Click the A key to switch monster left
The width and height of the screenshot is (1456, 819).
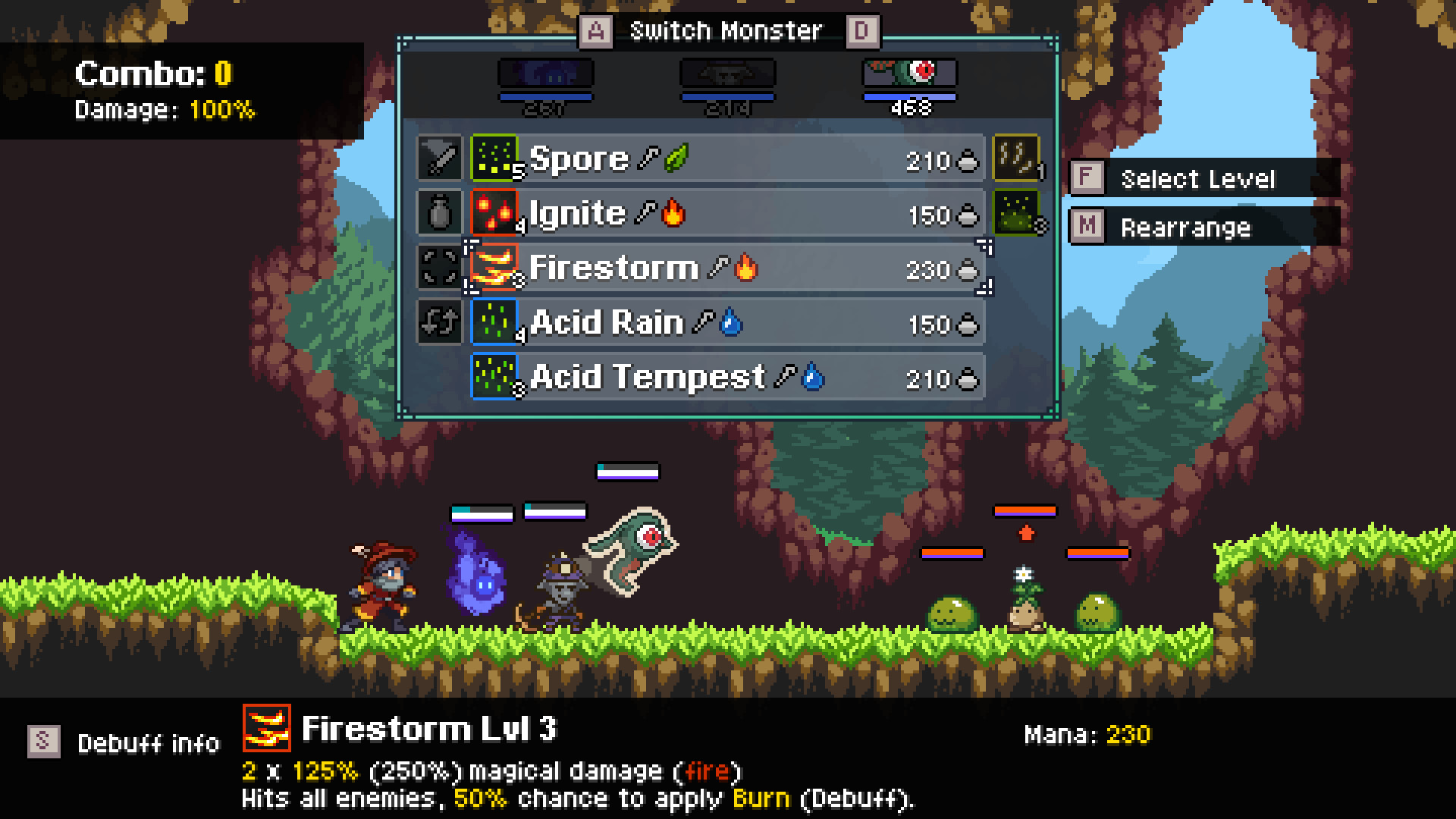click(597, 30)
